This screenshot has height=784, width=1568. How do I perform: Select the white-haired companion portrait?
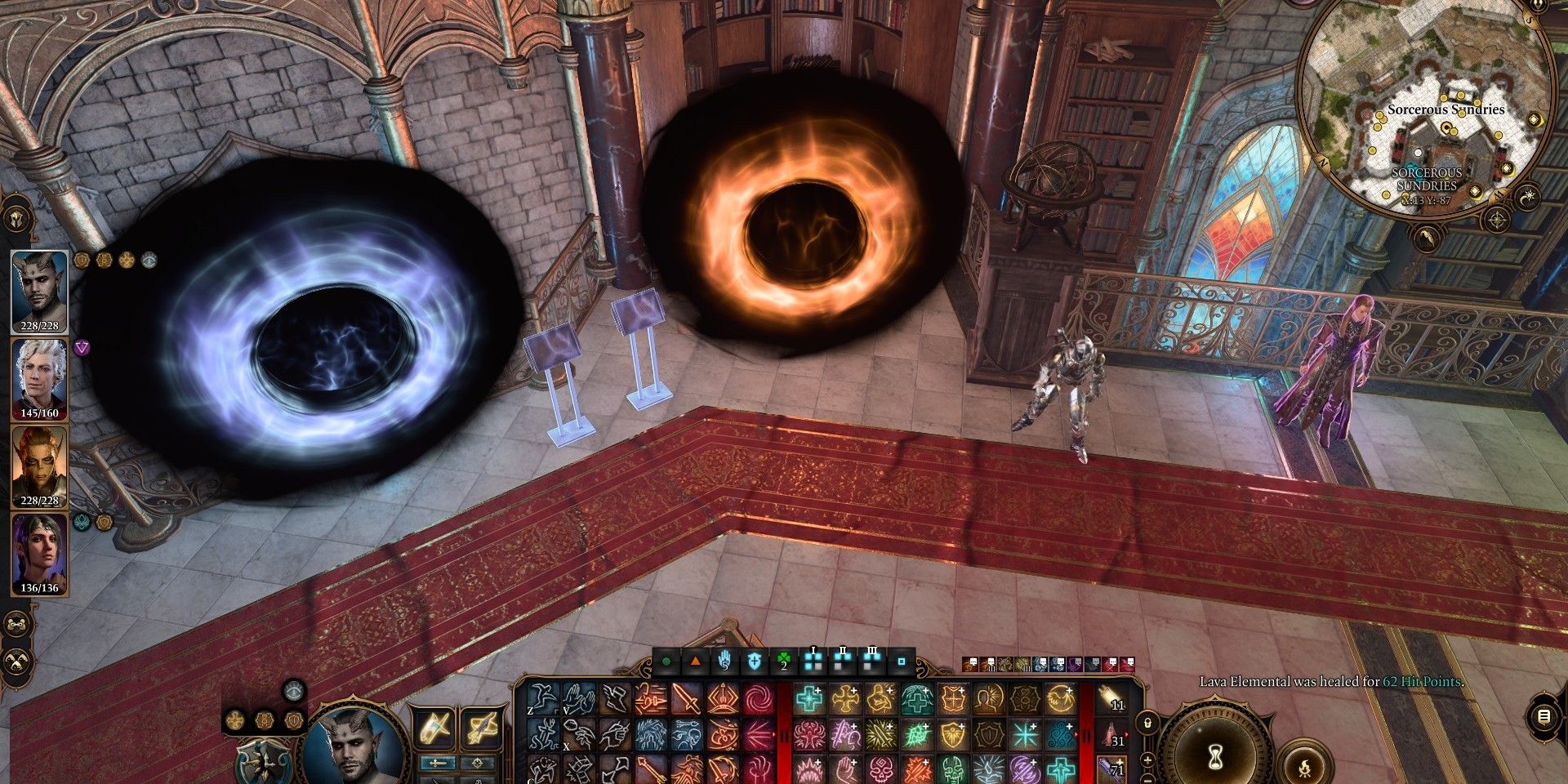39,378
